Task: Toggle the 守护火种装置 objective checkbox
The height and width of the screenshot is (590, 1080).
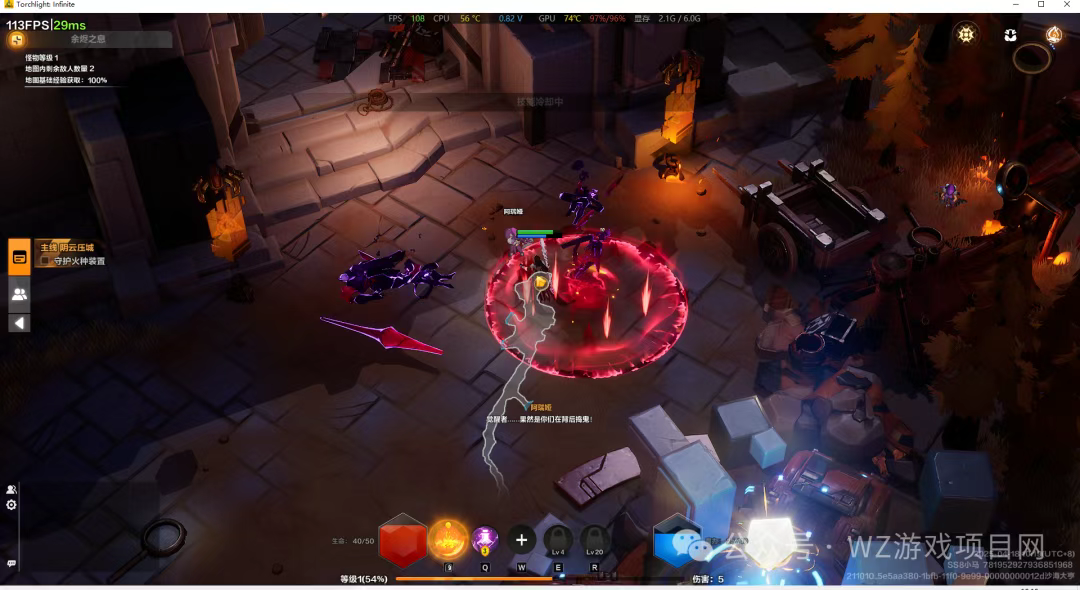Action: point(45,261)
